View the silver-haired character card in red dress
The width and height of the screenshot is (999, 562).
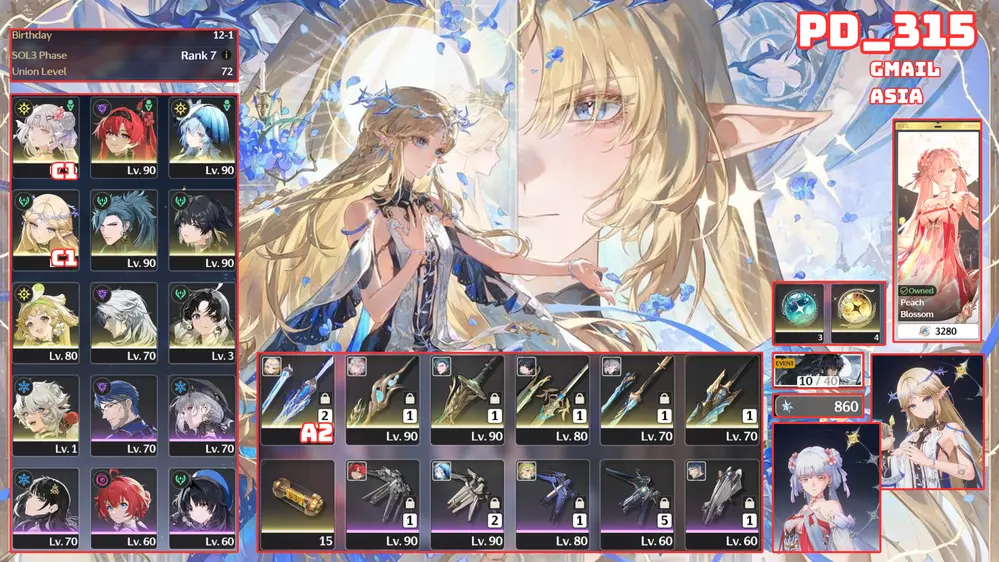pos(826,487)
